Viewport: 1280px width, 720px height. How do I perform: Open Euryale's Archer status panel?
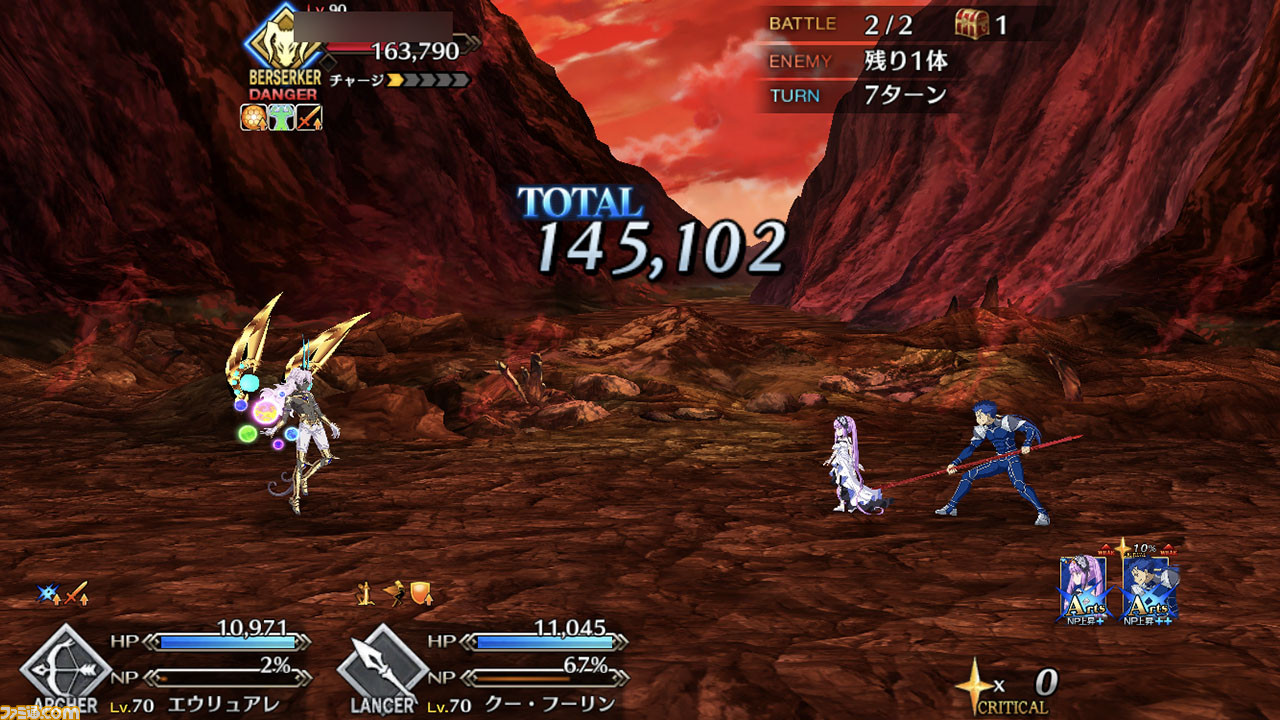click(x=67, y=665)
